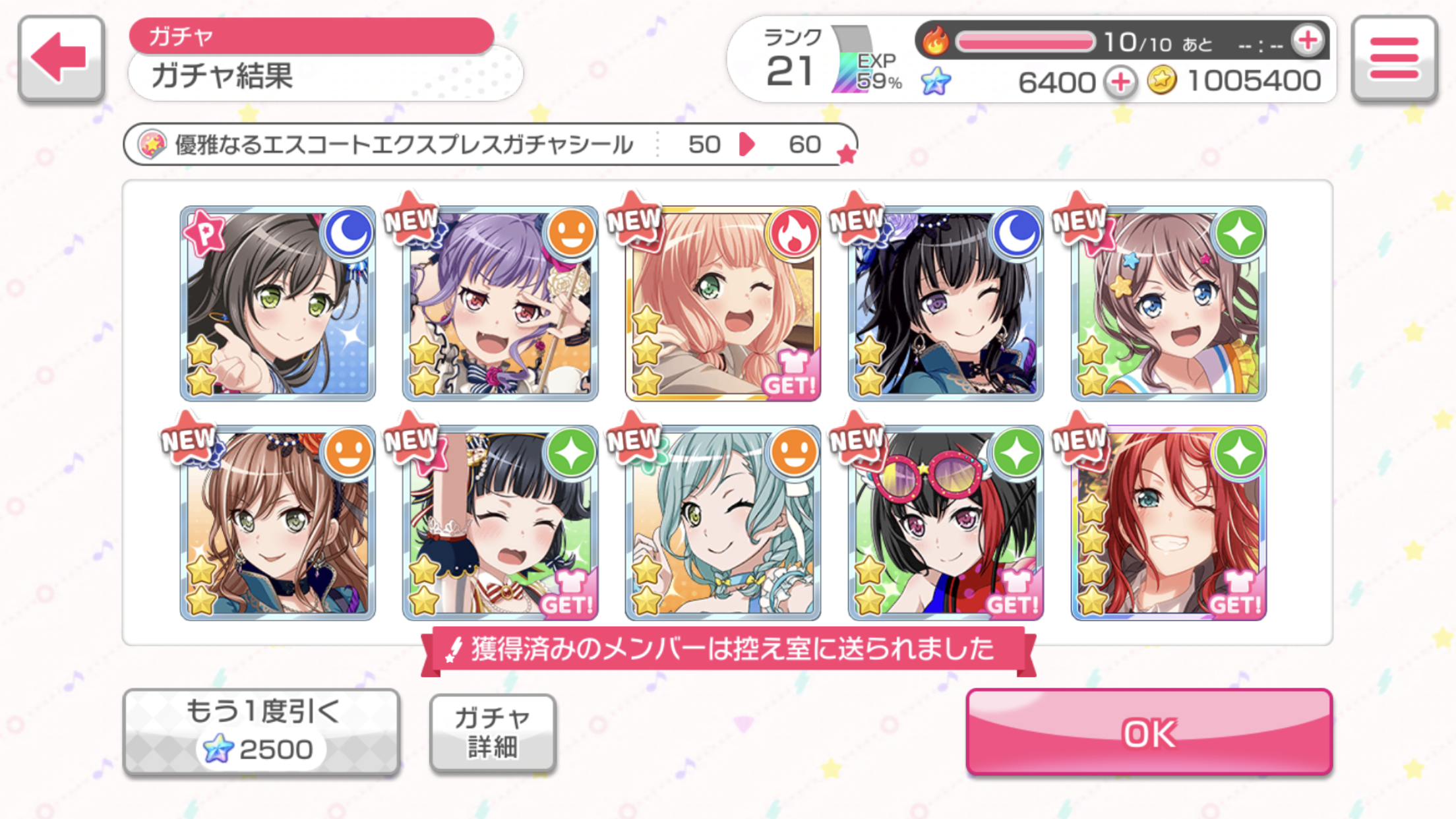View the purple-haired girl card
The height and width of the screenshot is (819, 1456).
tap(500, 303)
